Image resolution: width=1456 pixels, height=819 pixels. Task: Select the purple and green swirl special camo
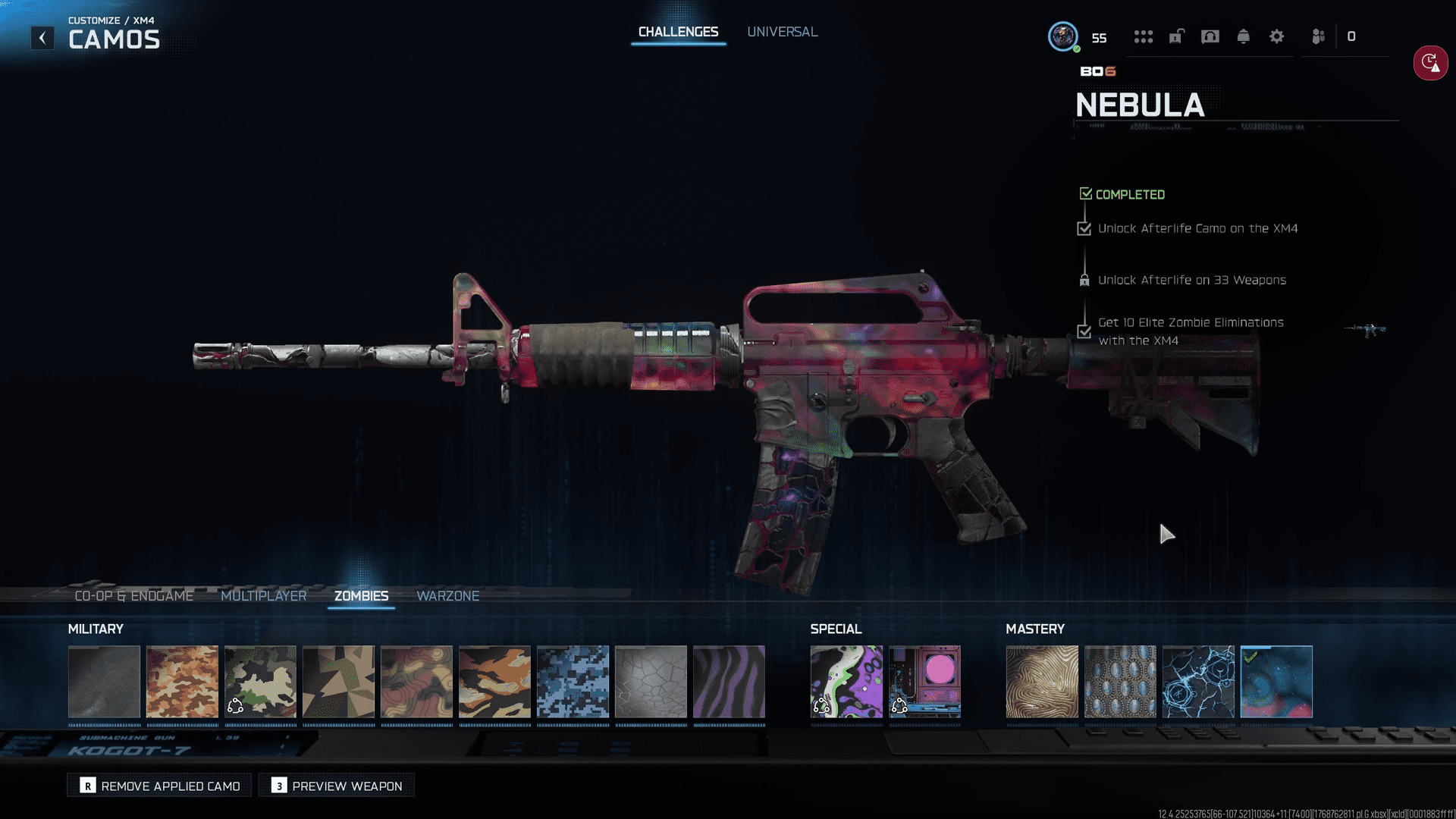pos(846,682)
